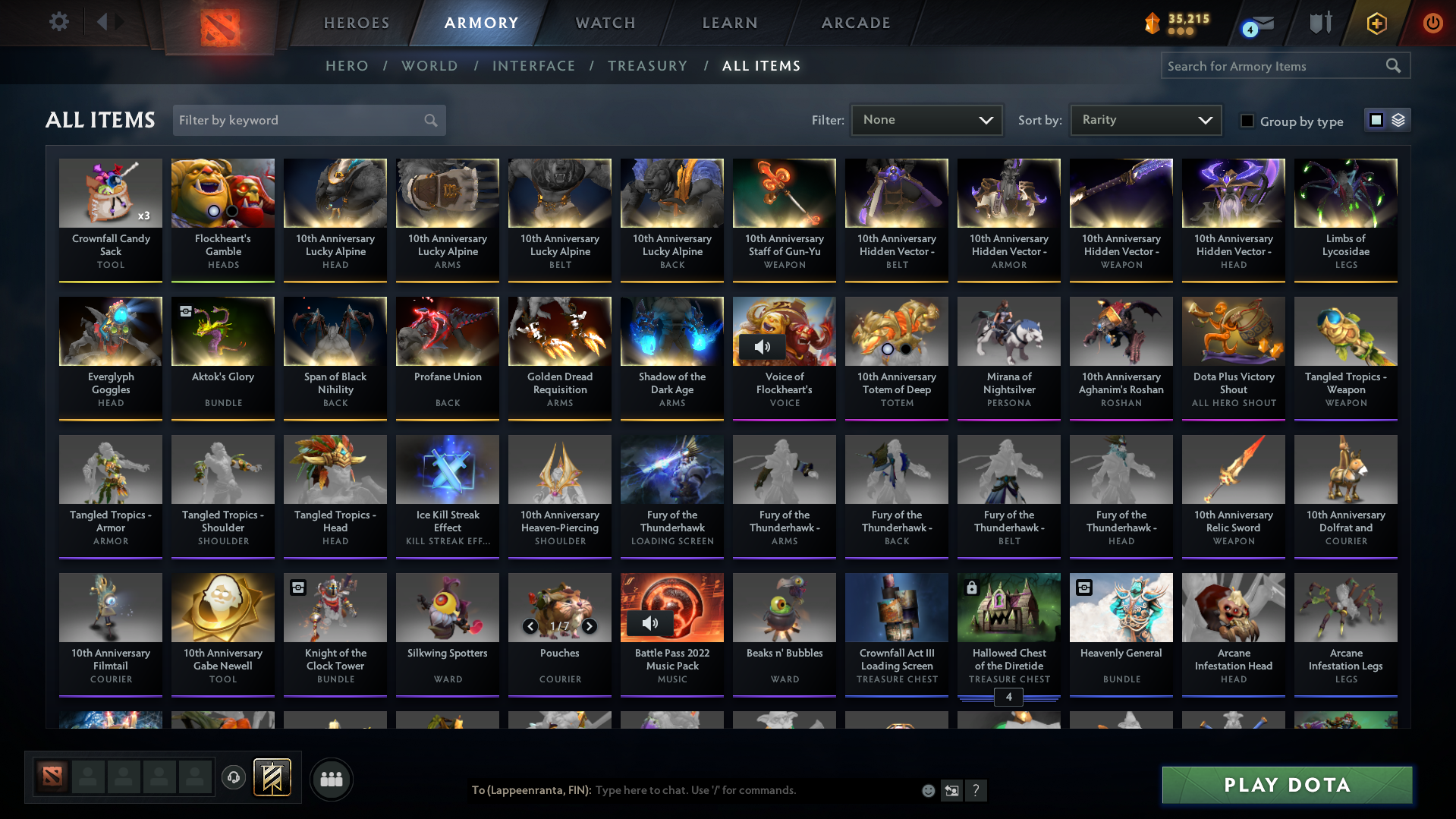This screenshot has height=819, width=1456.
Task: Open the voice chat headset icon
Action: tap(234, 778)
